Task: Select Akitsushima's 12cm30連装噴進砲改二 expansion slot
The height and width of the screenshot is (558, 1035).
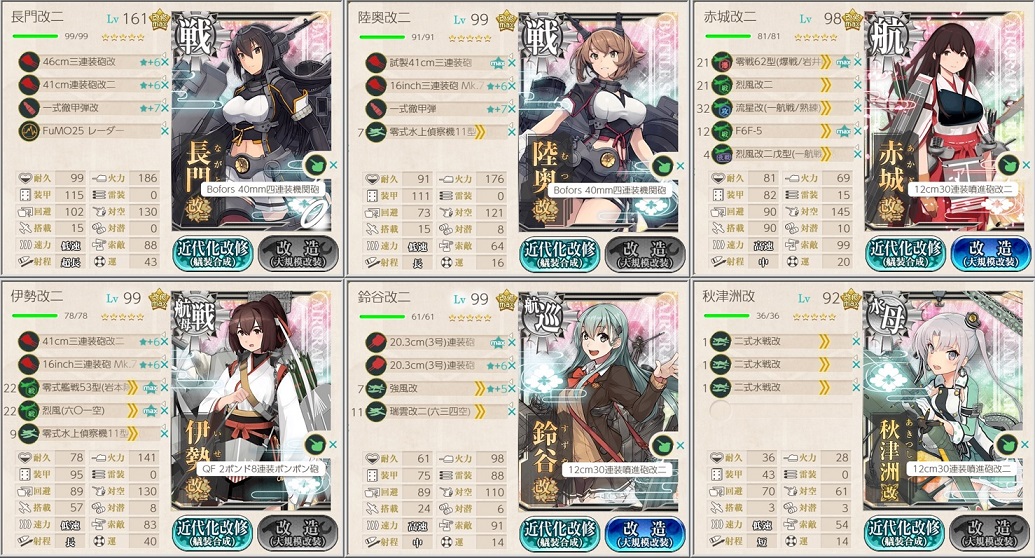Action: (x=945, y=468)
